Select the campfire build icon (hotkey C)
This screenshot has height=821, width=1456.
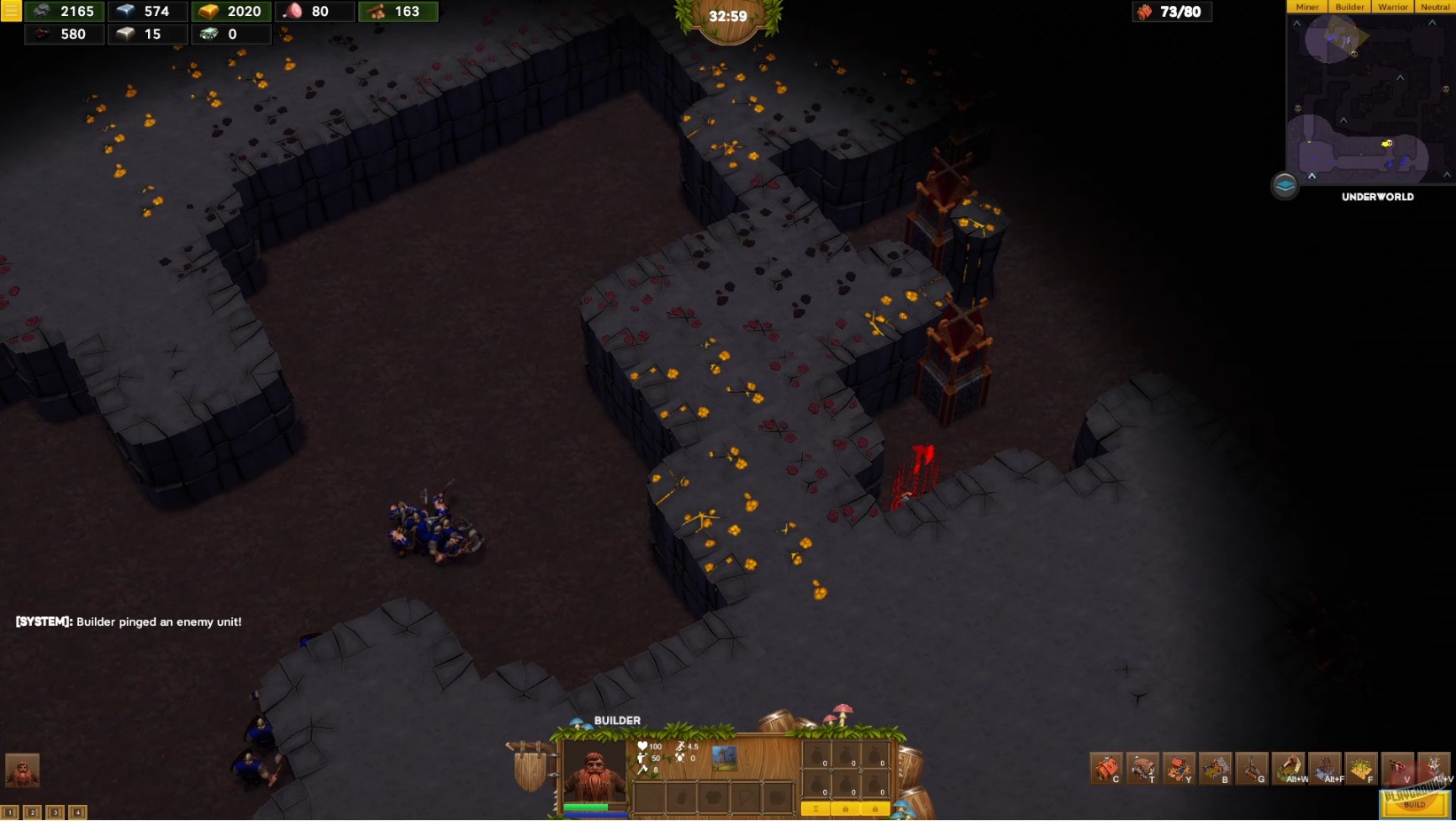[x=1105, y=768]
